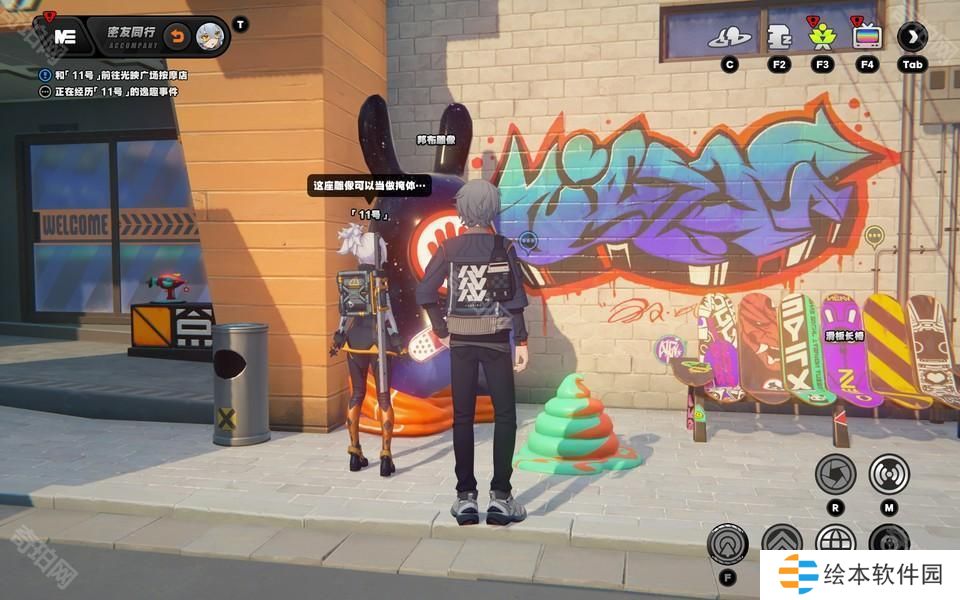Click the 绘本软件园 watermark logo
Image resolution: width=960 pixels, height=600 pixels.
861,574
